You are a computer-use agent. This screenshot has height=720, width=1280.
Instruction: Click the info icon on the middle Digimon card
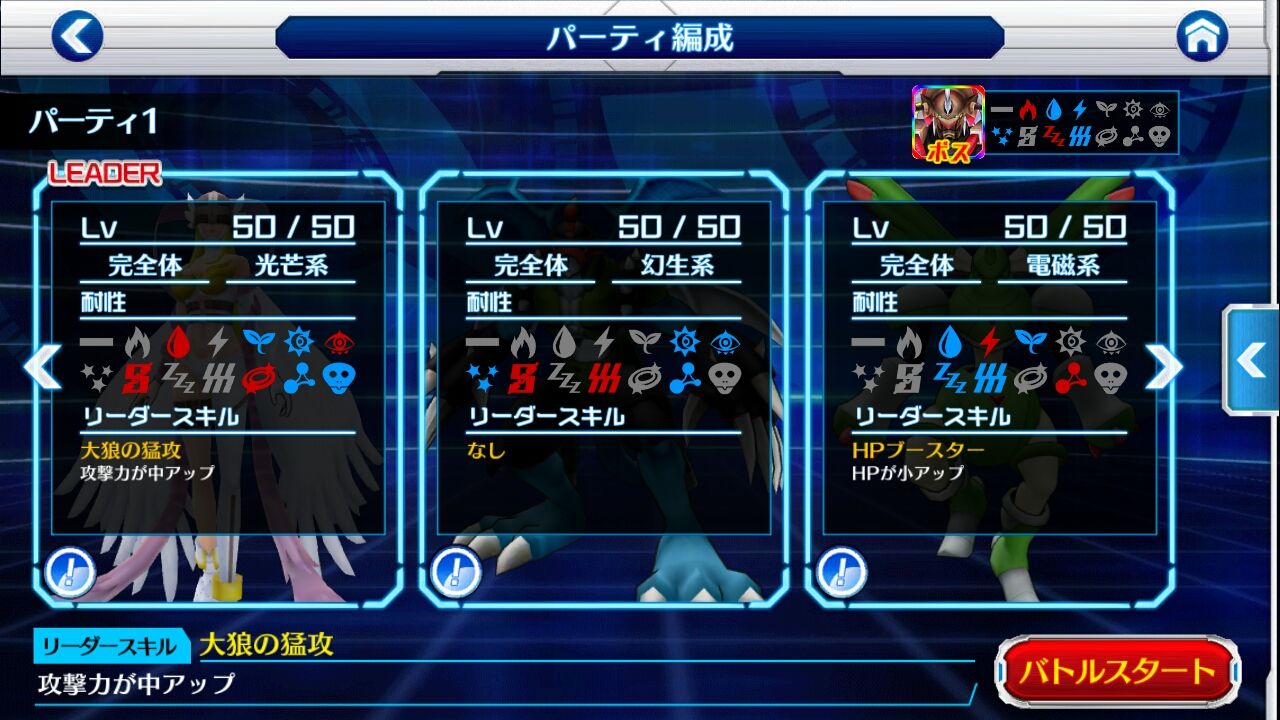click(457, 573)
